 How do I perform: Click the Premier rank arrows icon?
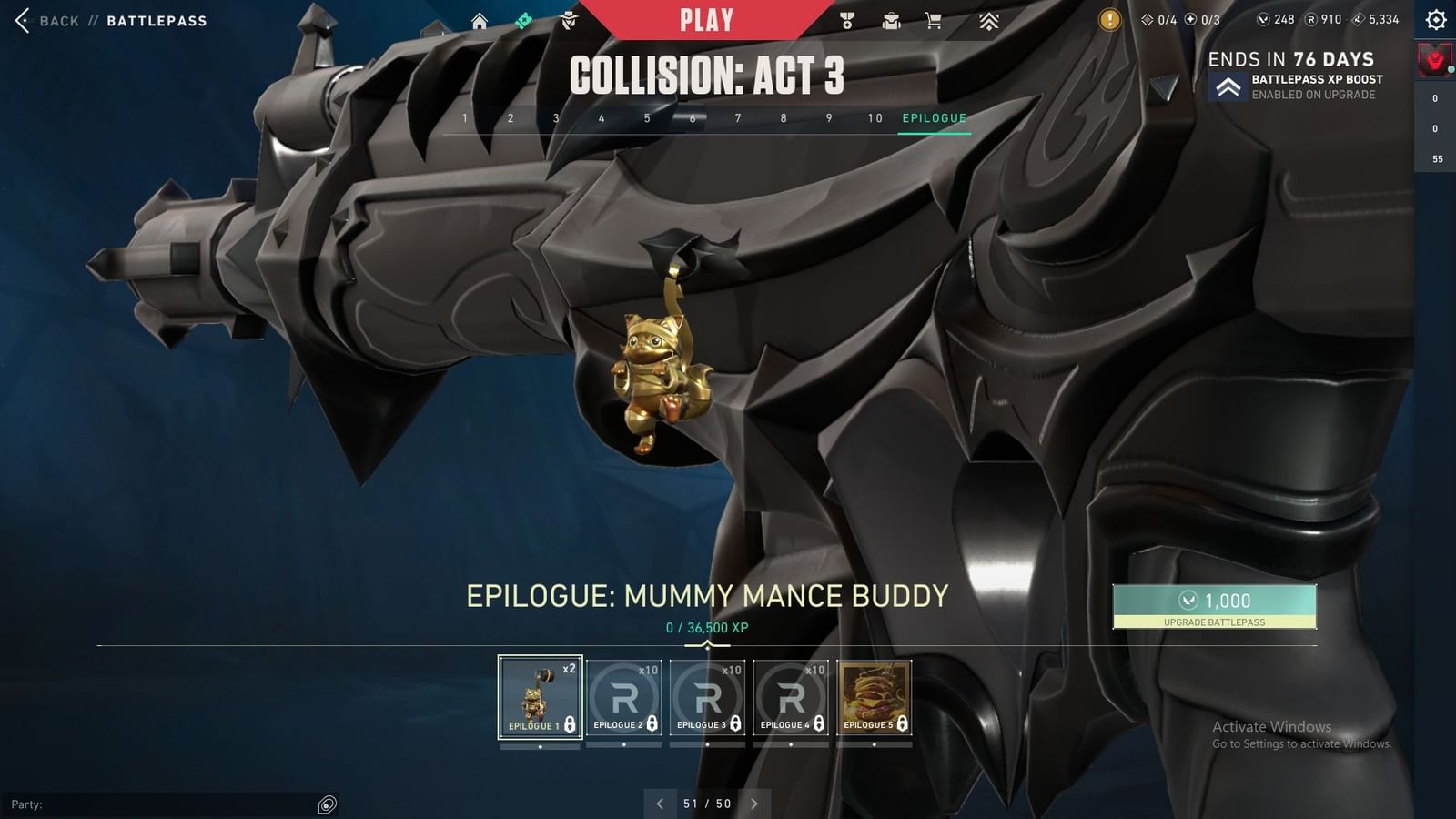coord(989,20)
